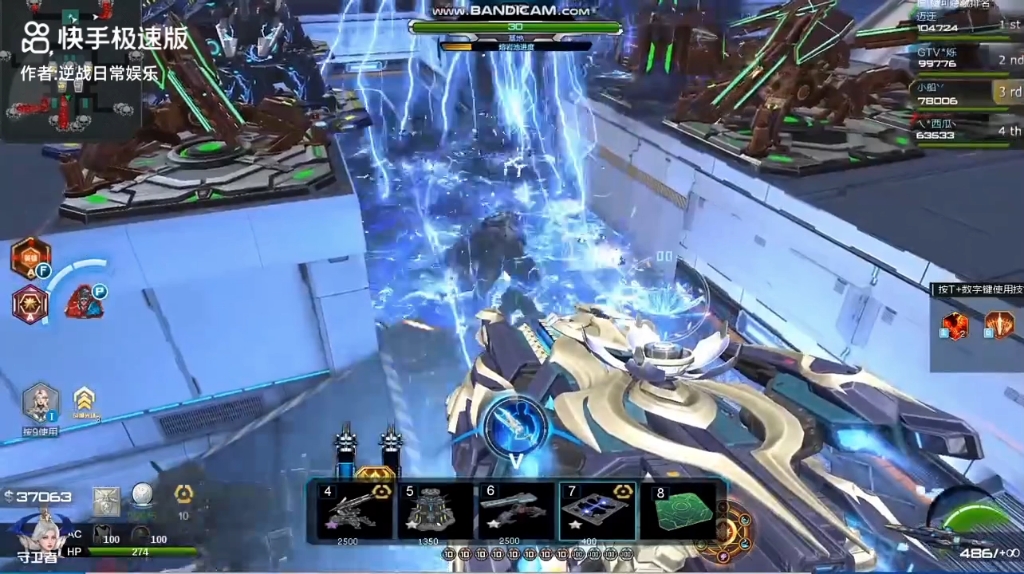The height and width of the screenshot is (574, 1024).
Task: Click the square emblem badge icon
Action: 107,498
